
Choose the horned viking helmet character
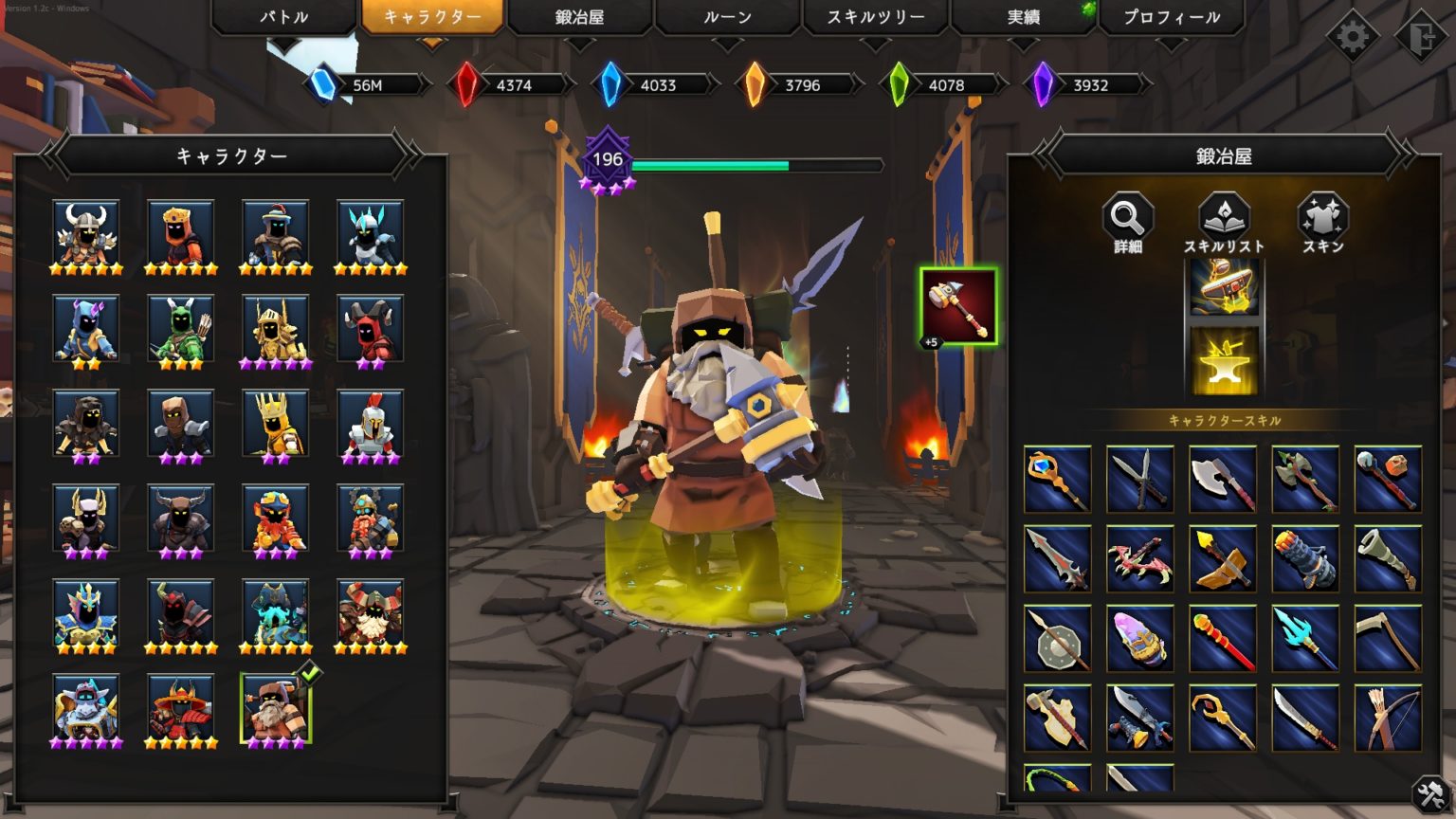86,234
